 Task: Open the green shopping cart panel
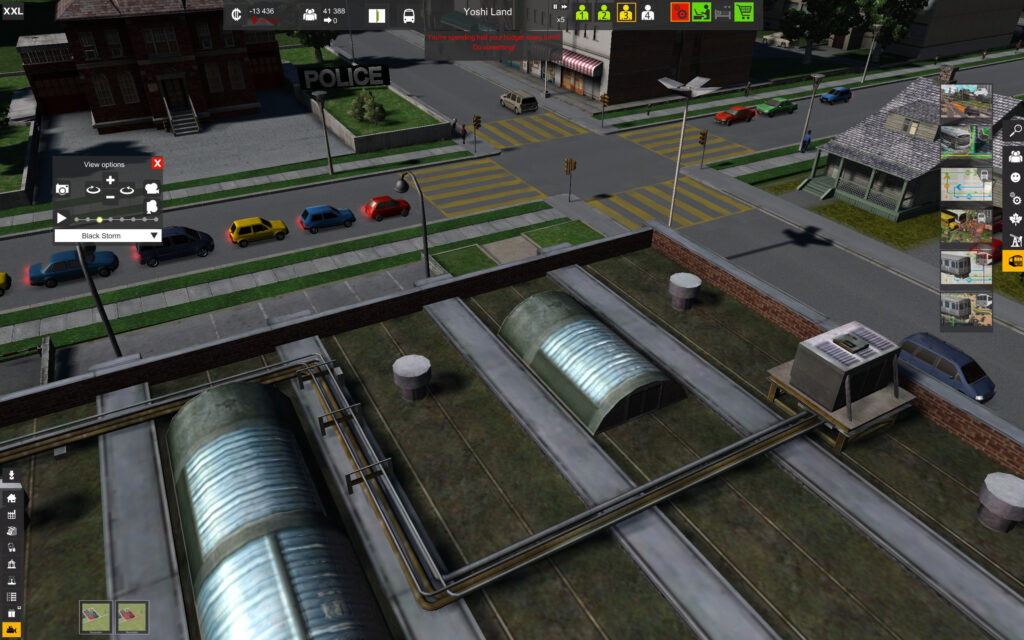[x=744, y=12]
